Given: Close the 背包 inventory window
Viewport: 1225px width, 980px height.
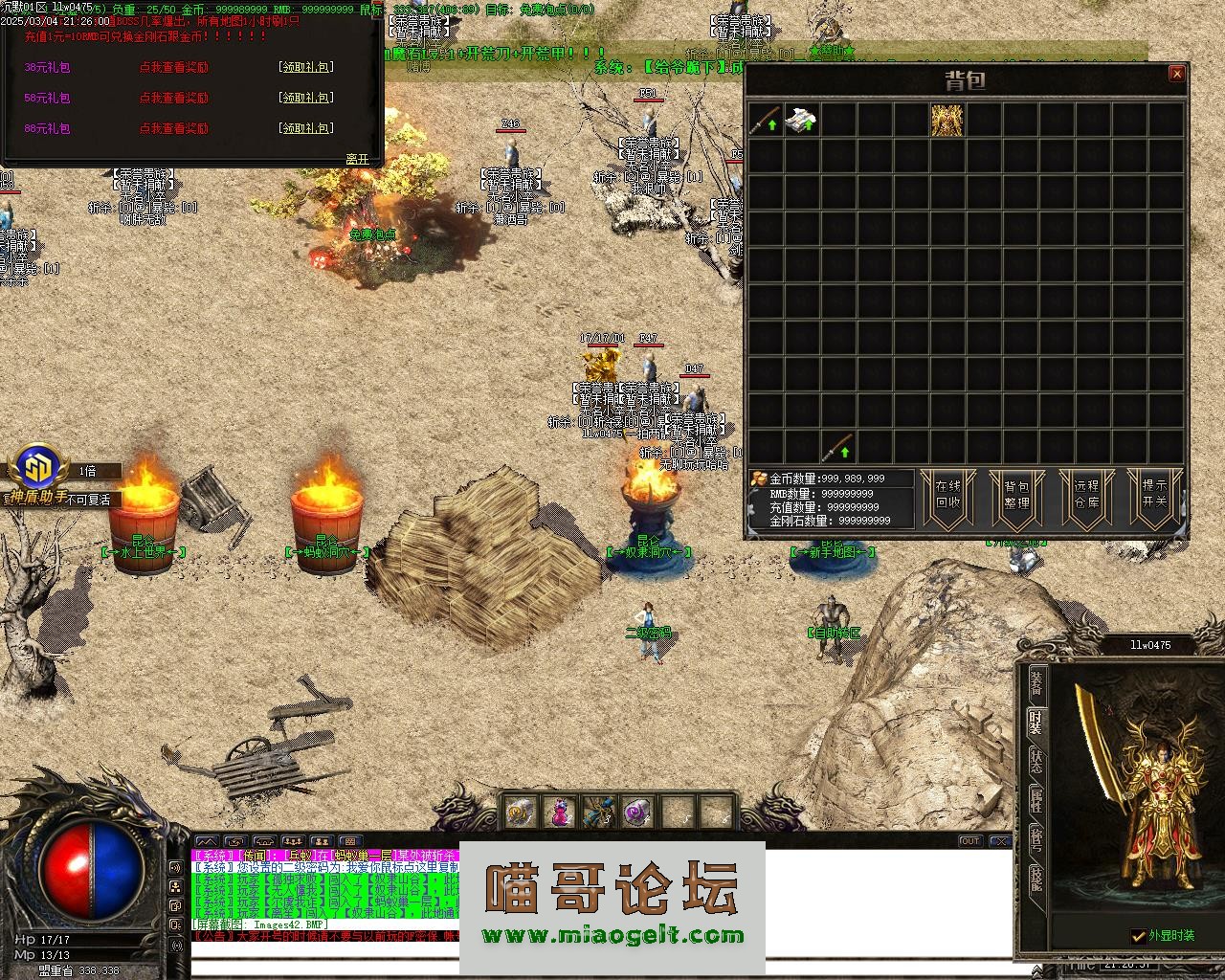Looking at the screenshot, I should click(x=1177, y=74).
